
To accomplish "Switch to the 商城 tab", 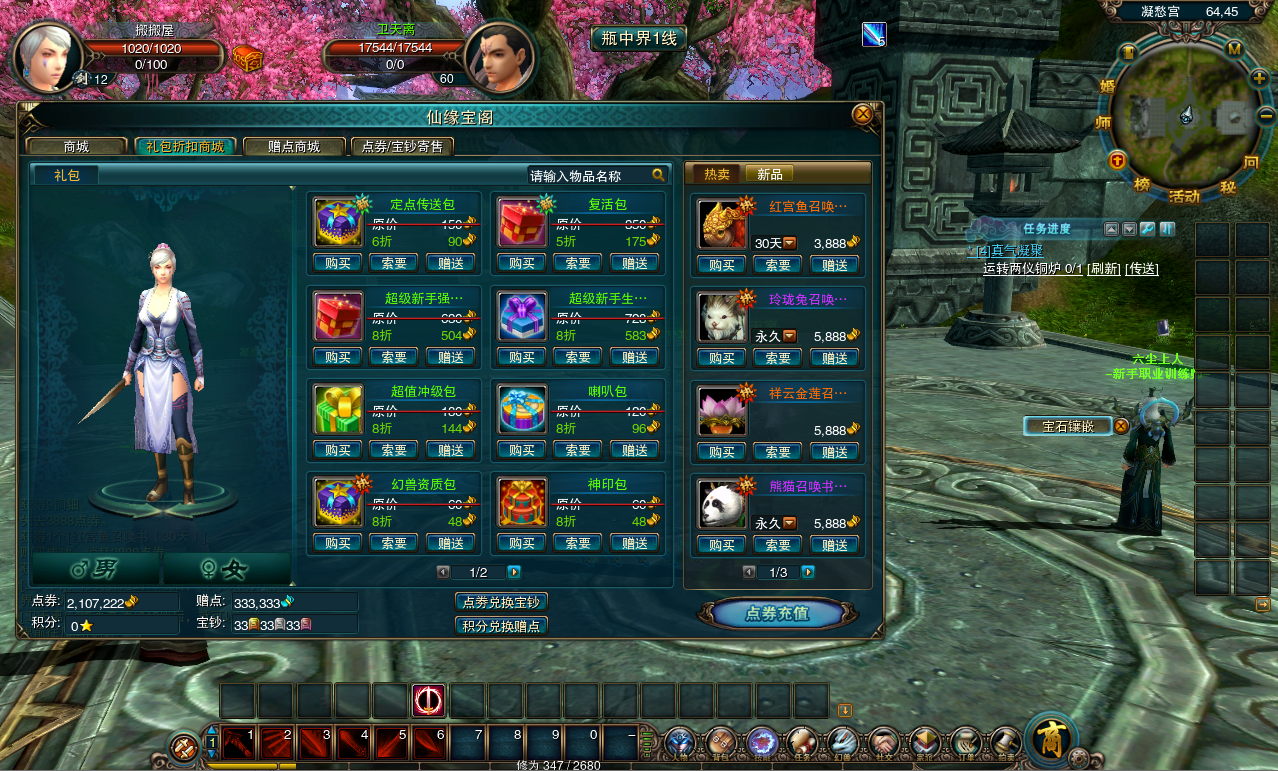I will pyautogui.click(x=77, y=146).
